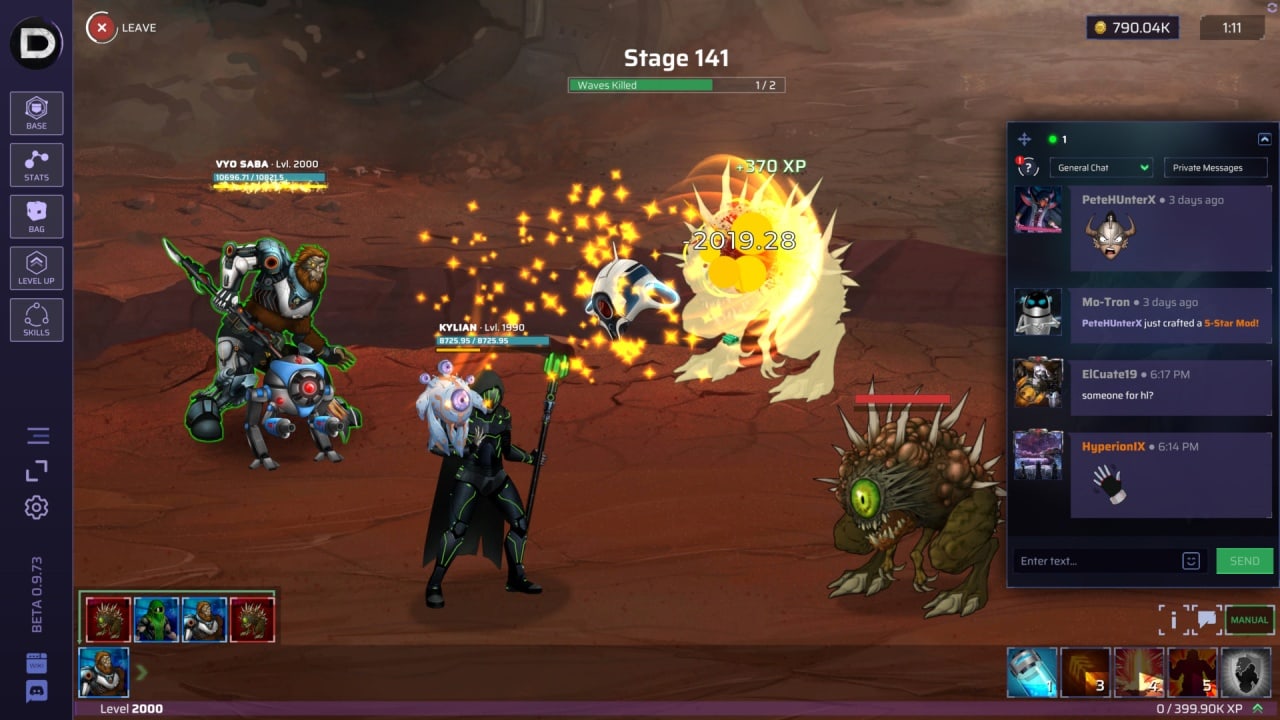The height and width of the screenshot is (720, 1280).
Task: Collapse the chat panel with the arrow button
Action: [1264, 140]
